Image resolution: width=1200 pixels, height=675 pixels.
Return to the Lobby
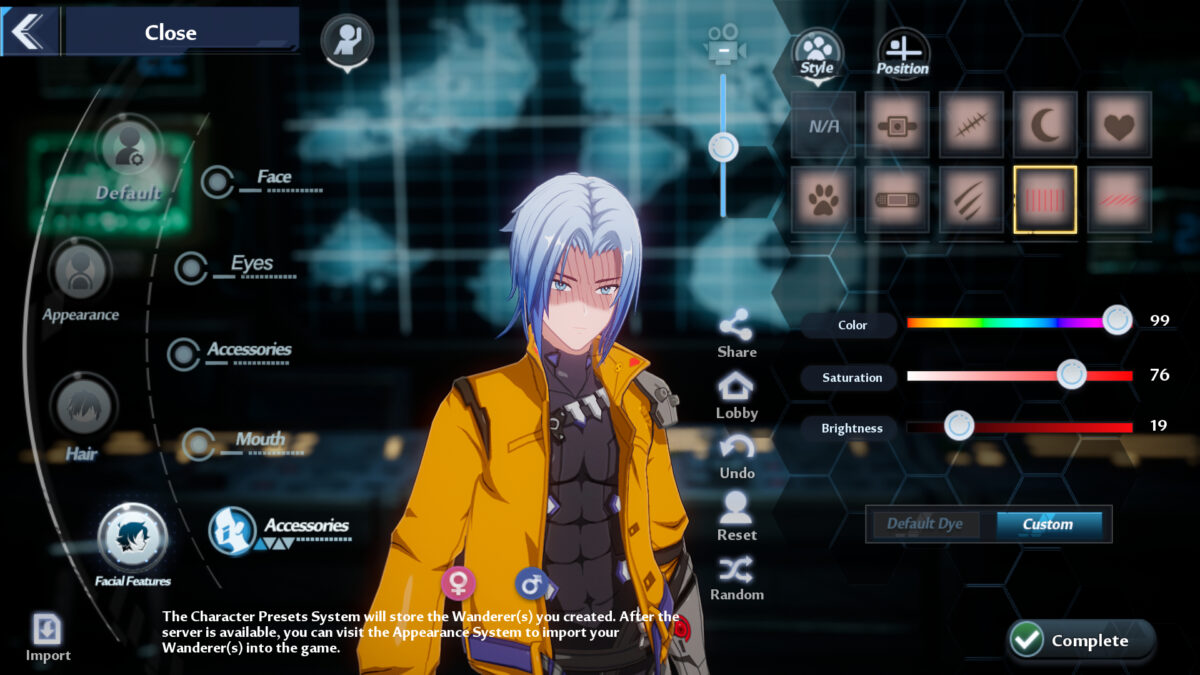(736, 395)
